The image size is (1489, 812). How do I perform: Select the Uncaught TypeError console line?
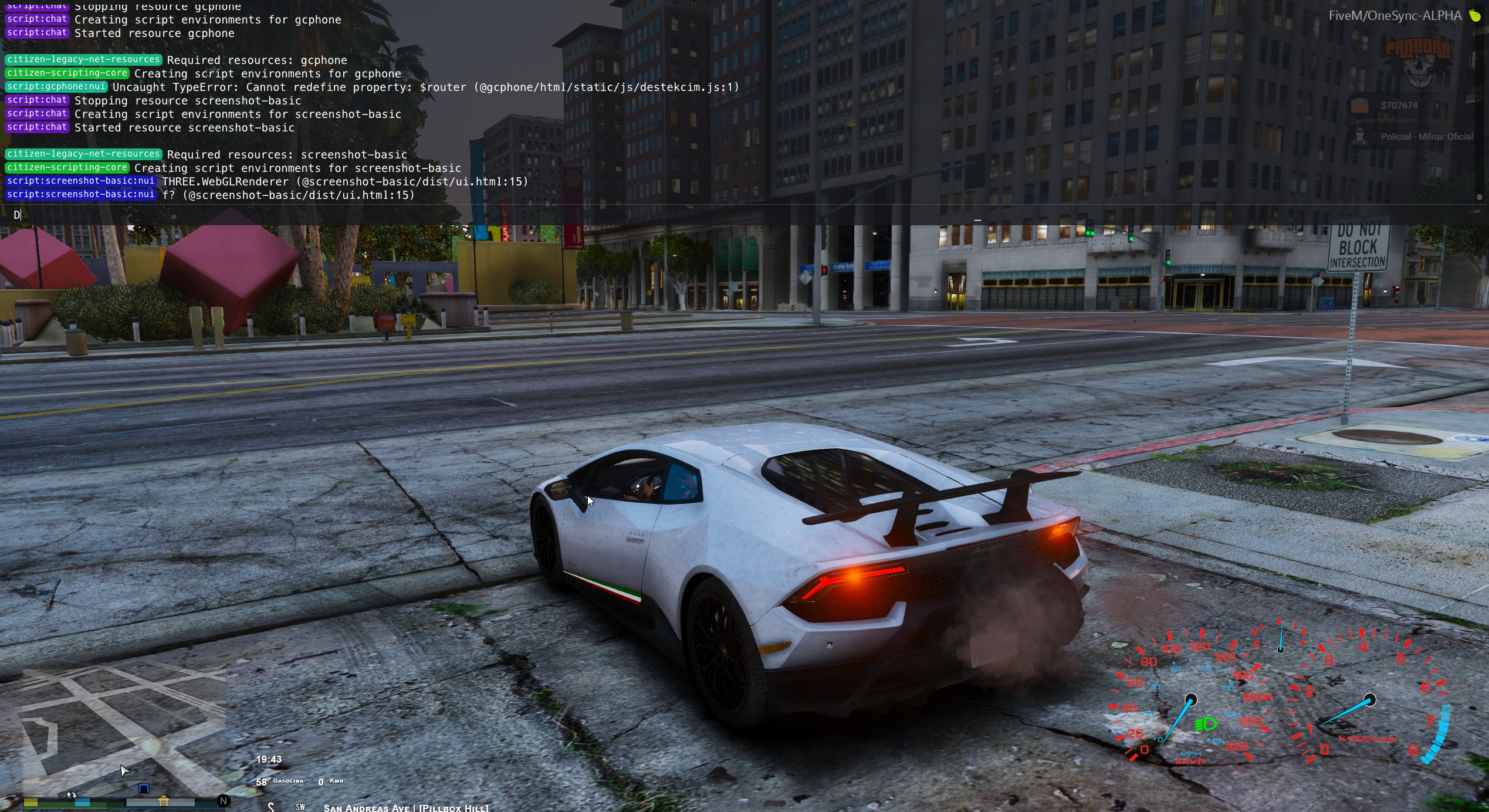click(x=425, y=87)
